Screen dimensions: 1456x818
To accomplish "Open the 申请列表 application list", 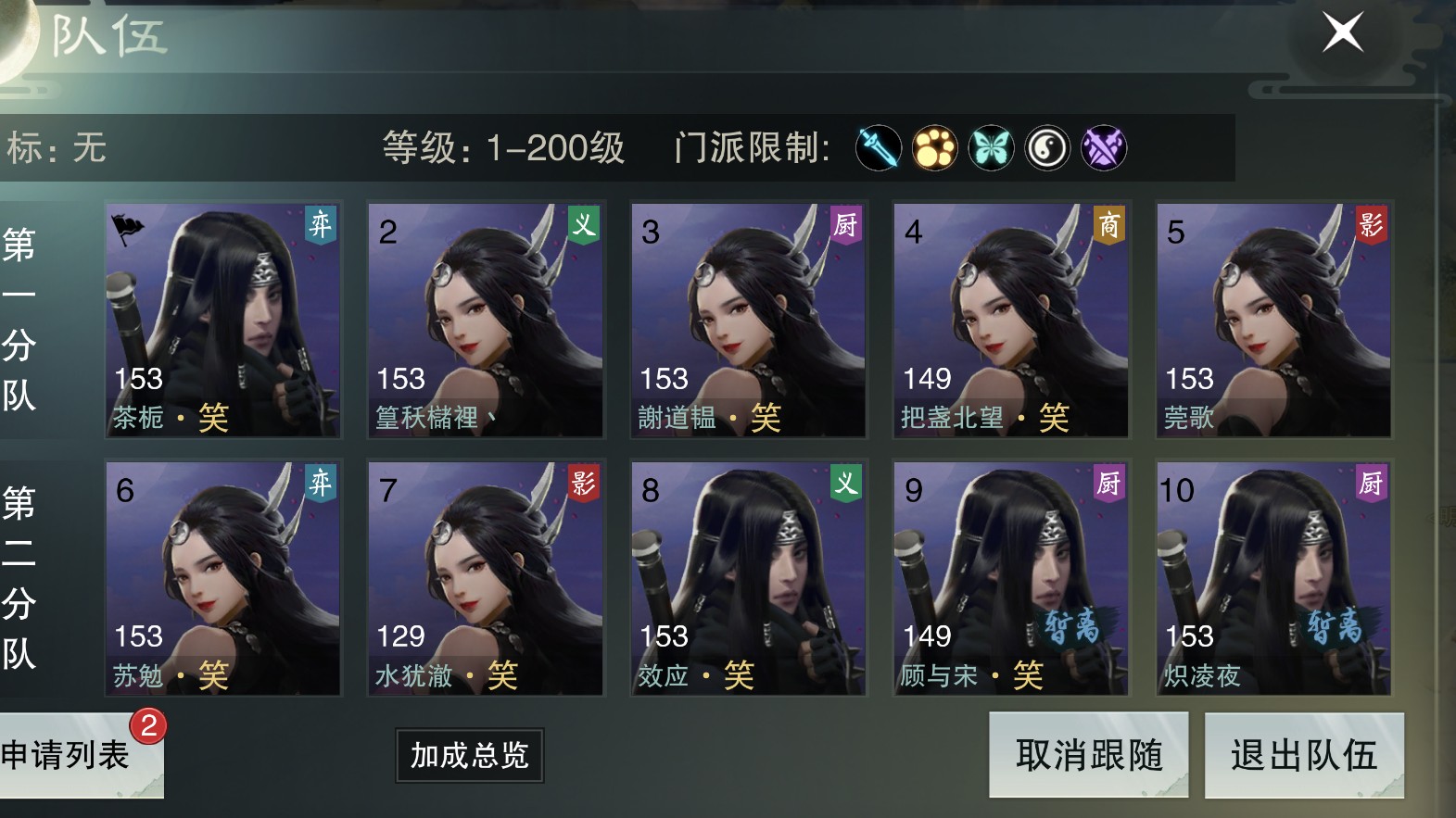I will pyautogui.click(x=65, y=755).
